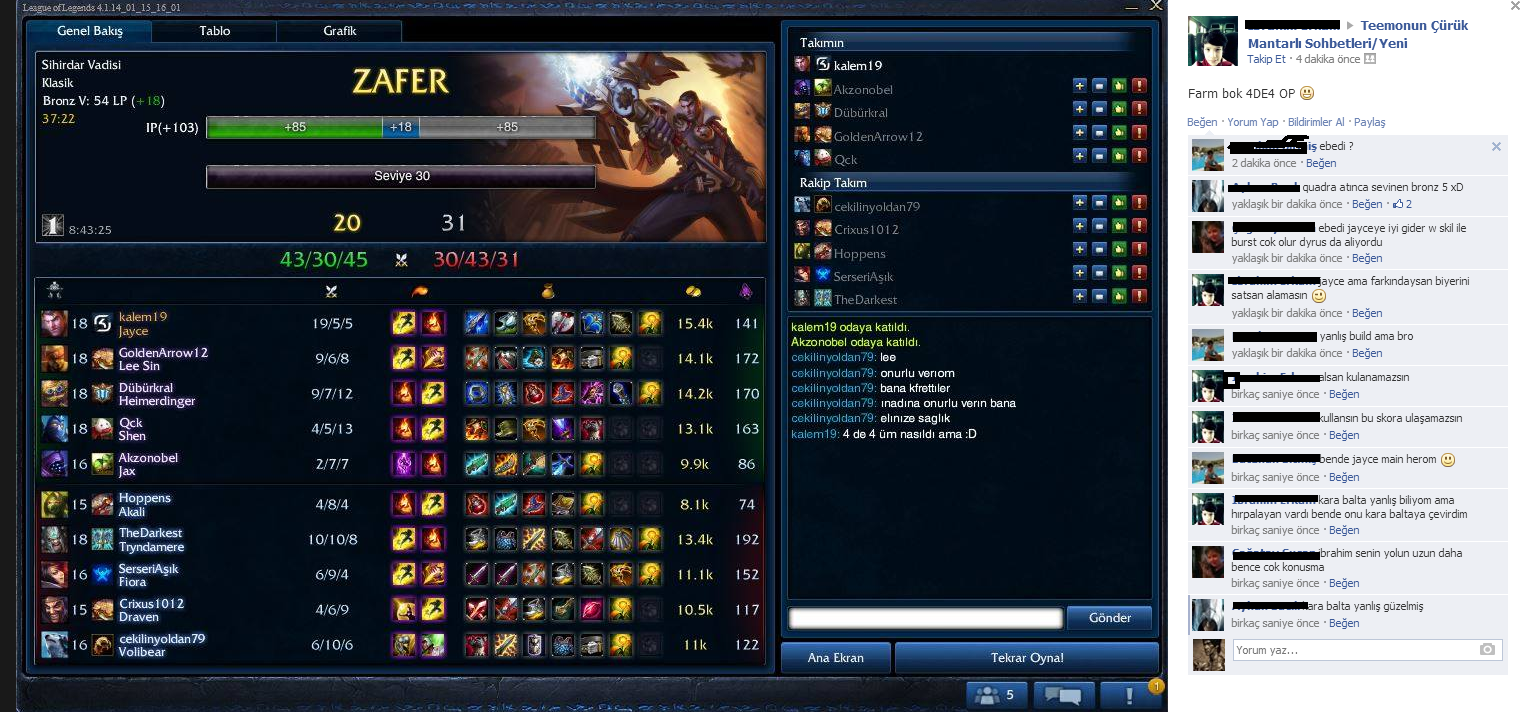
Task: Focus the post-game chat input box
Action: [925, 618]
